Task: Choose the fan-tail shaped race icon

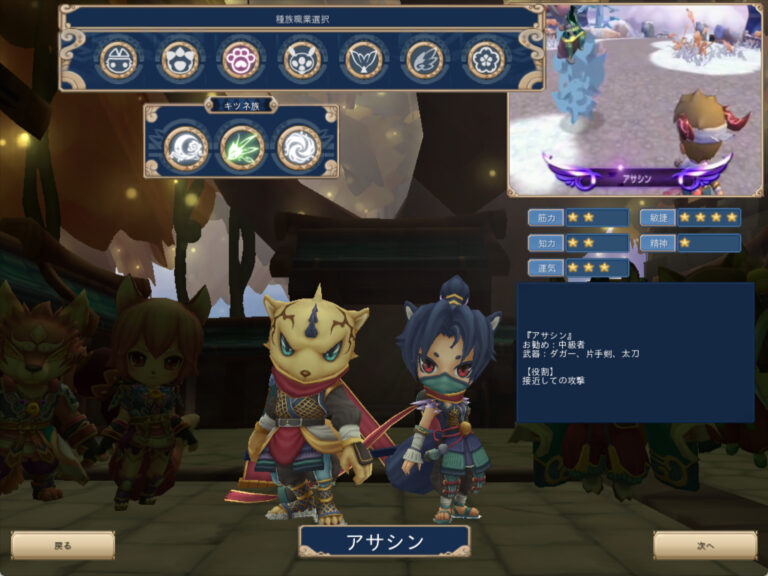Action: 363,60
